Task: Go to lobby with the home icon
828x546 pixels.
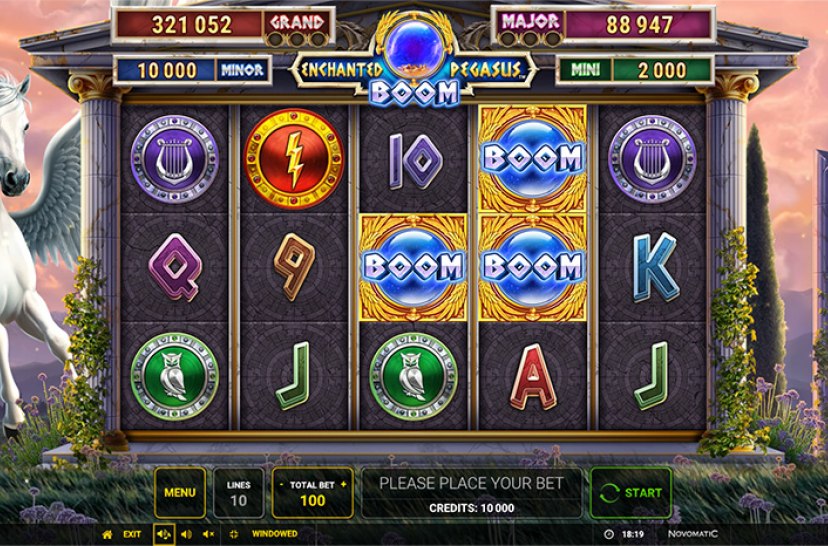Action: (107, 534)
